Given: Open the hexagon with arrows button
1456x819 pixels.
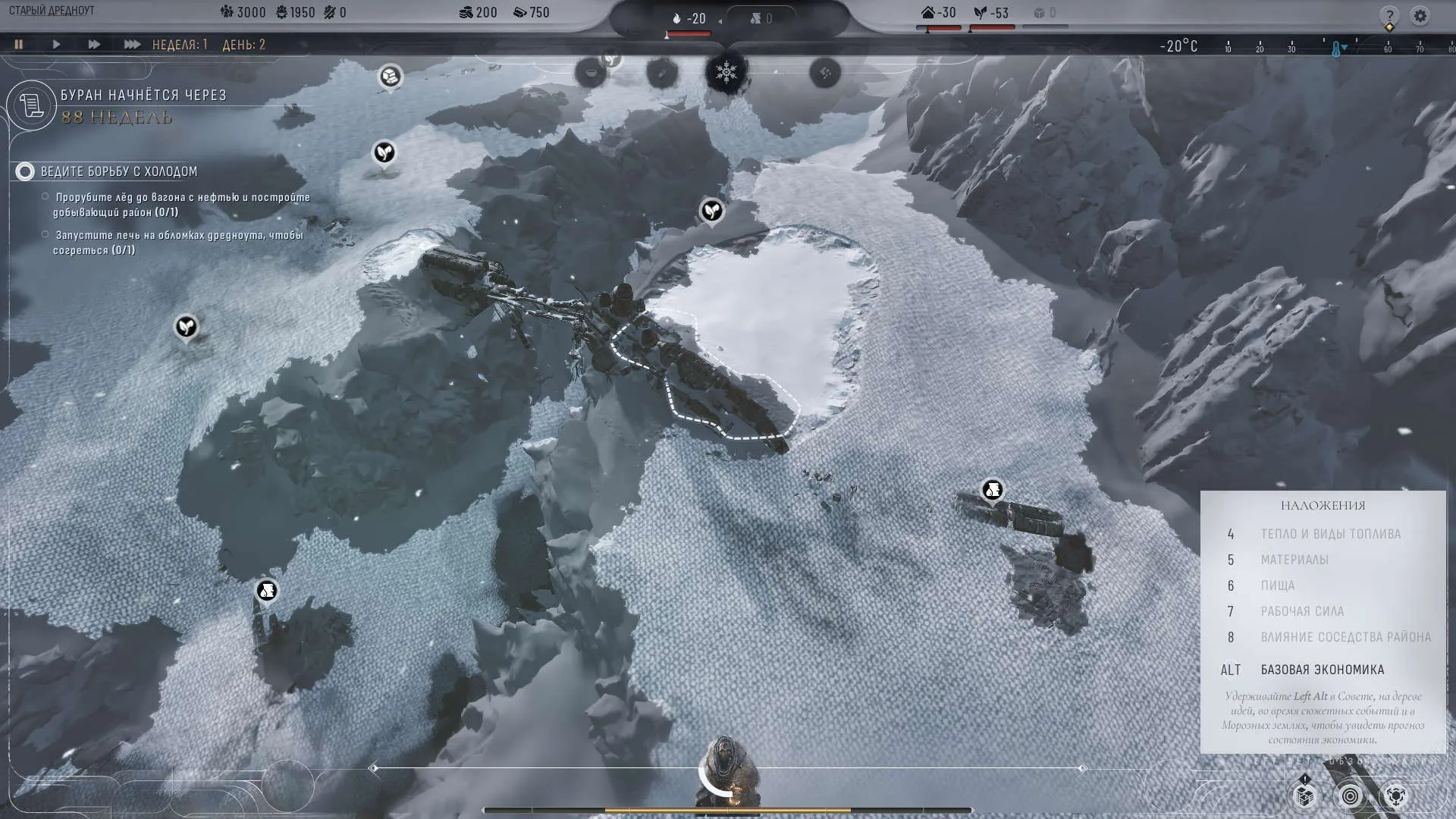Looking at the screenshot, I should 1395,796.
